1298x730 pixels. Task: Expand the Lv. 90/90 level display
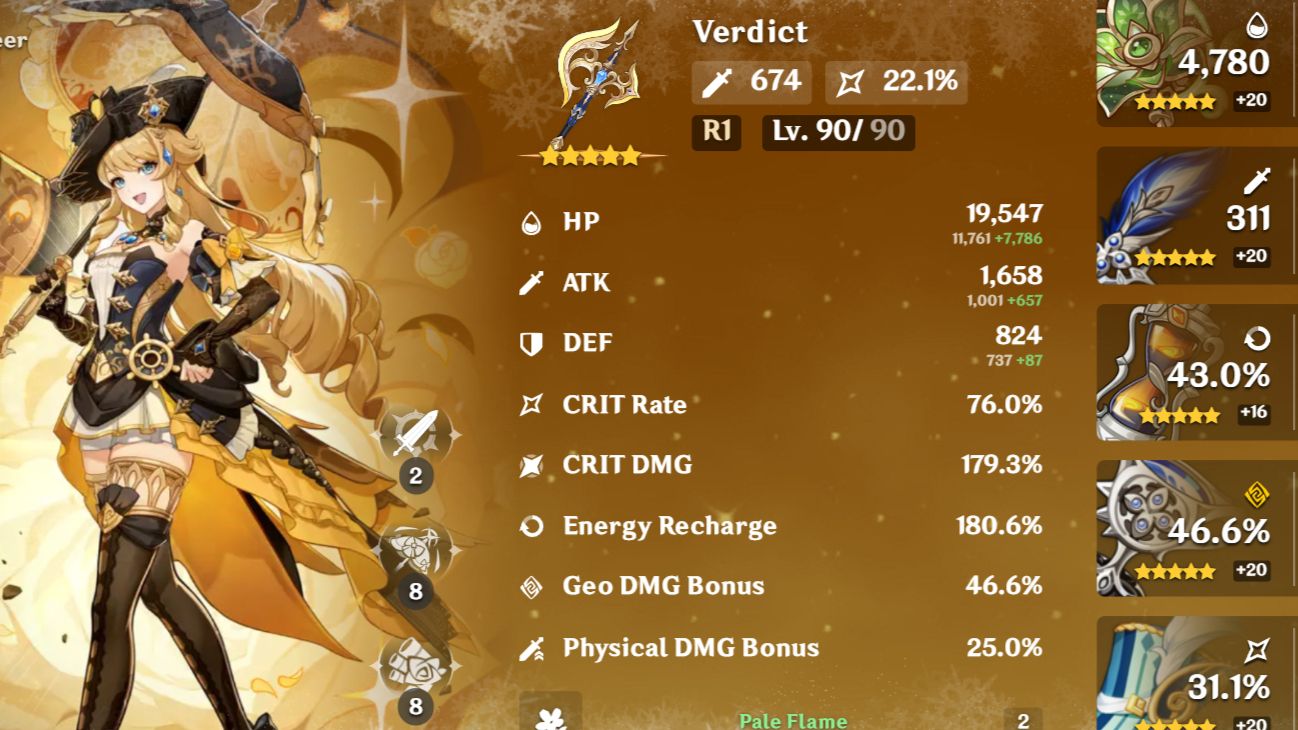pos(838,133)
